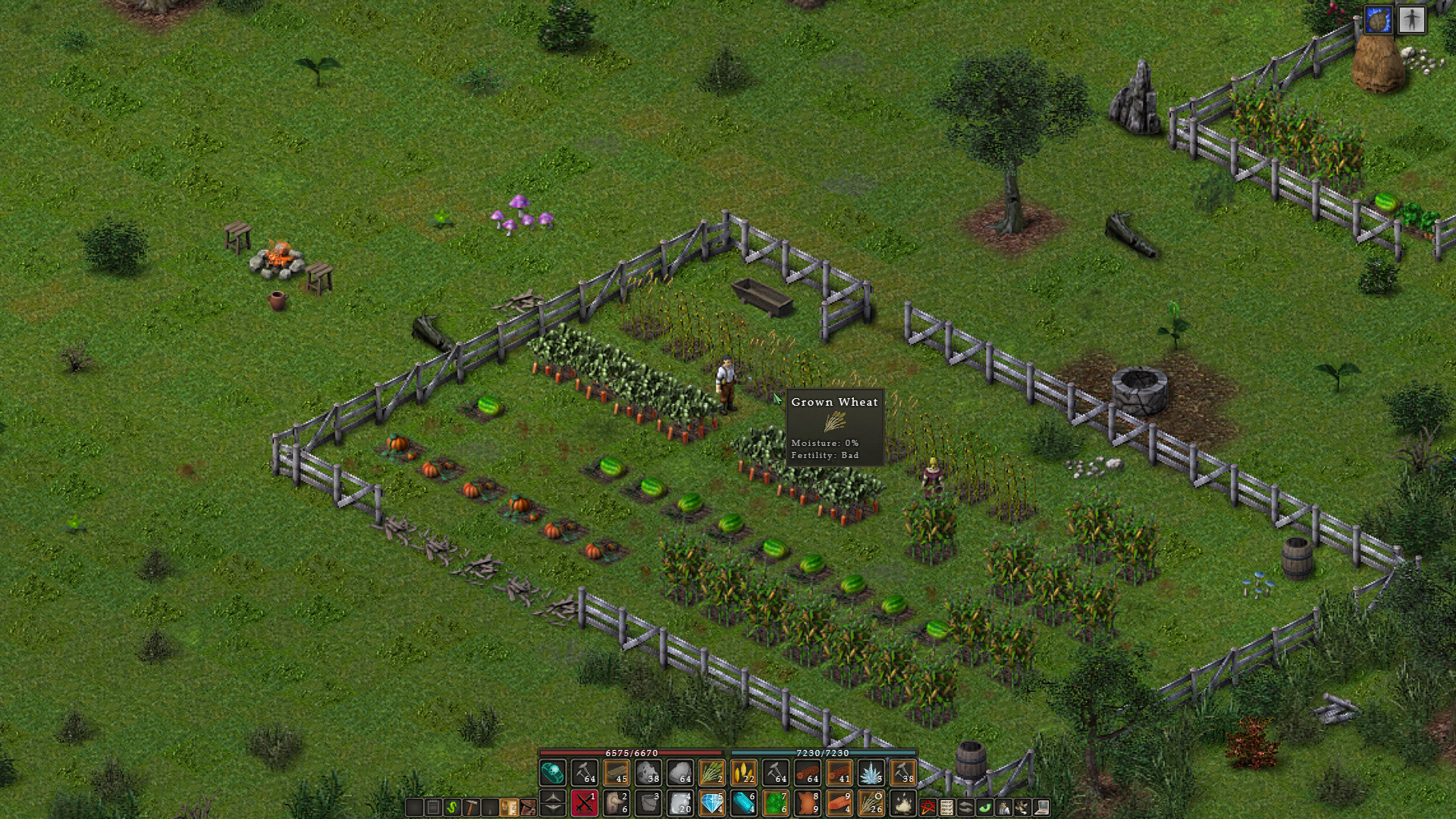
Task: Click the checklist icon with checkmarks
Action: [x=948, y=806]
